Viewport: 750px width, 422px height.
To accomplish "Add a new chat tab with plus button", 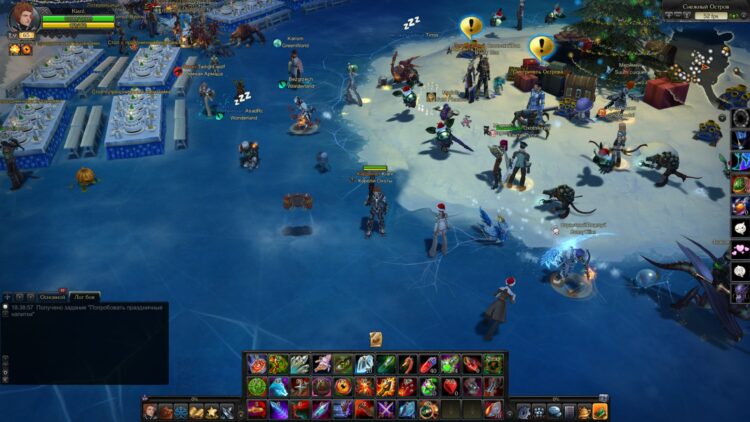I will point(8,297).
